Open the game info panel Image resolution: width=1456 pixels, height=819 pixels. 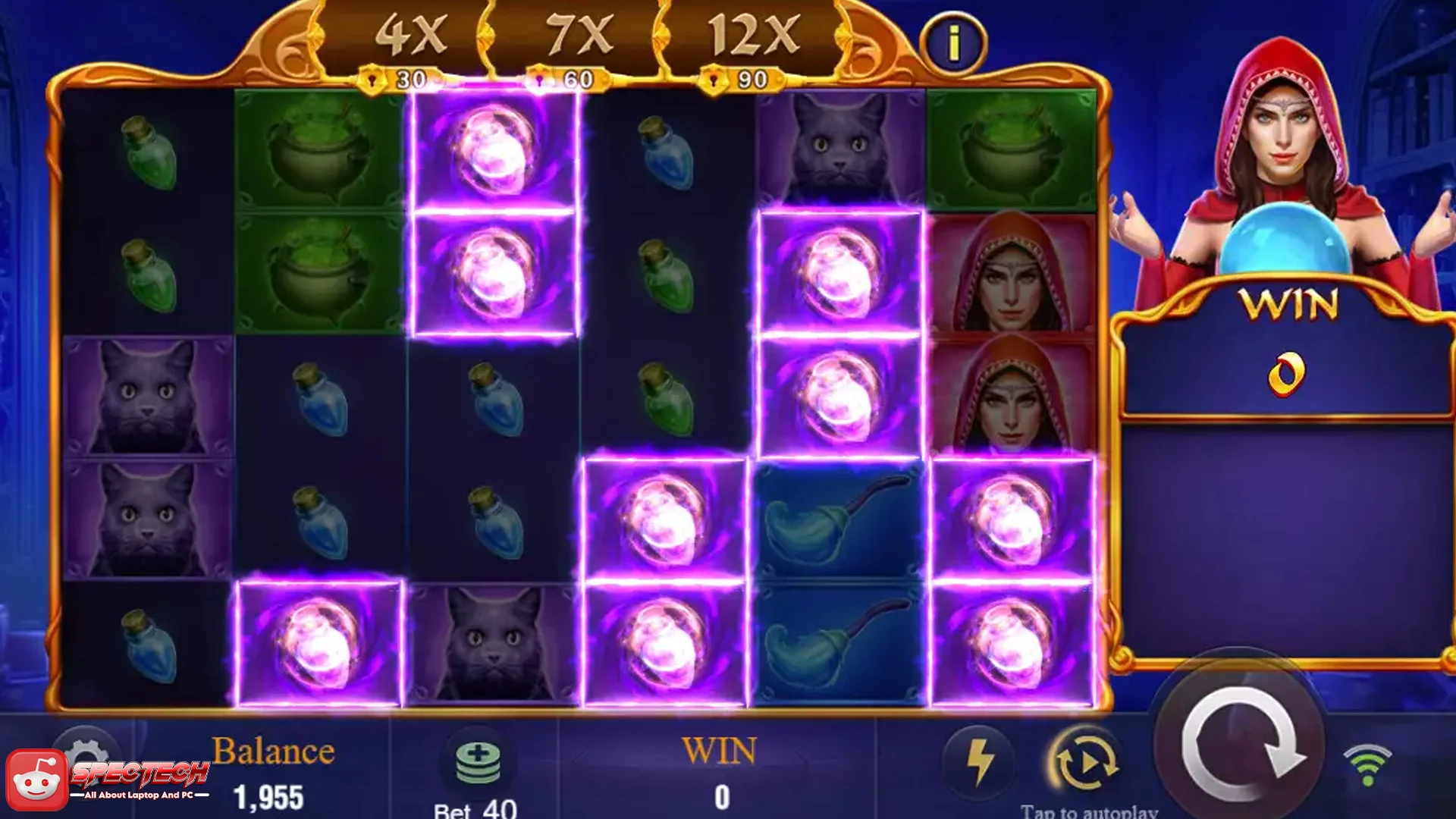(x=953, y=43)
